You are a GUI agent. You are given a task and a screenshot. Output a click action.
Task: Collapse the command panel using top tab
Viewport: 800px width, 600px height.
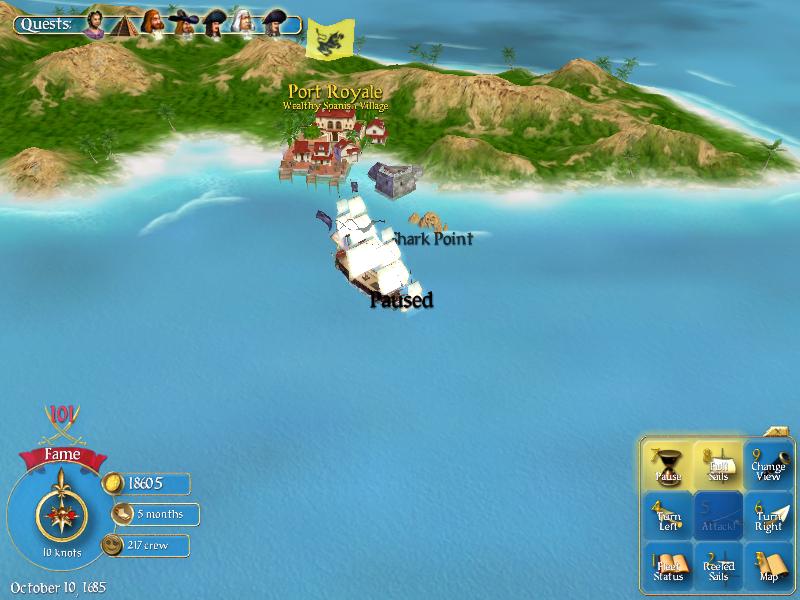tap(778, 432)
